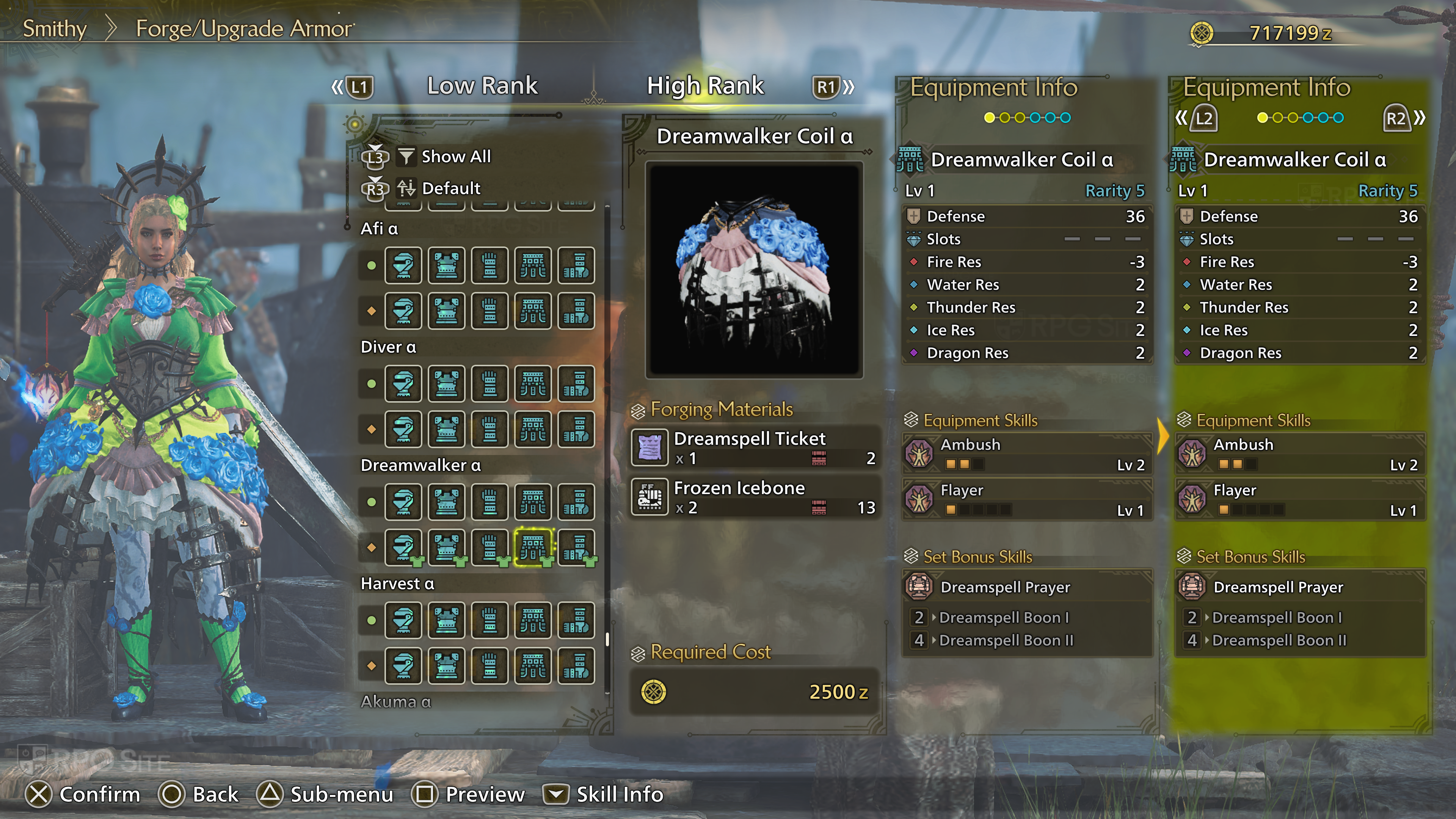The image size is (1456, 819).
Task: View the Ambush skill in highlighted info panel
Action: (1300, 454)
